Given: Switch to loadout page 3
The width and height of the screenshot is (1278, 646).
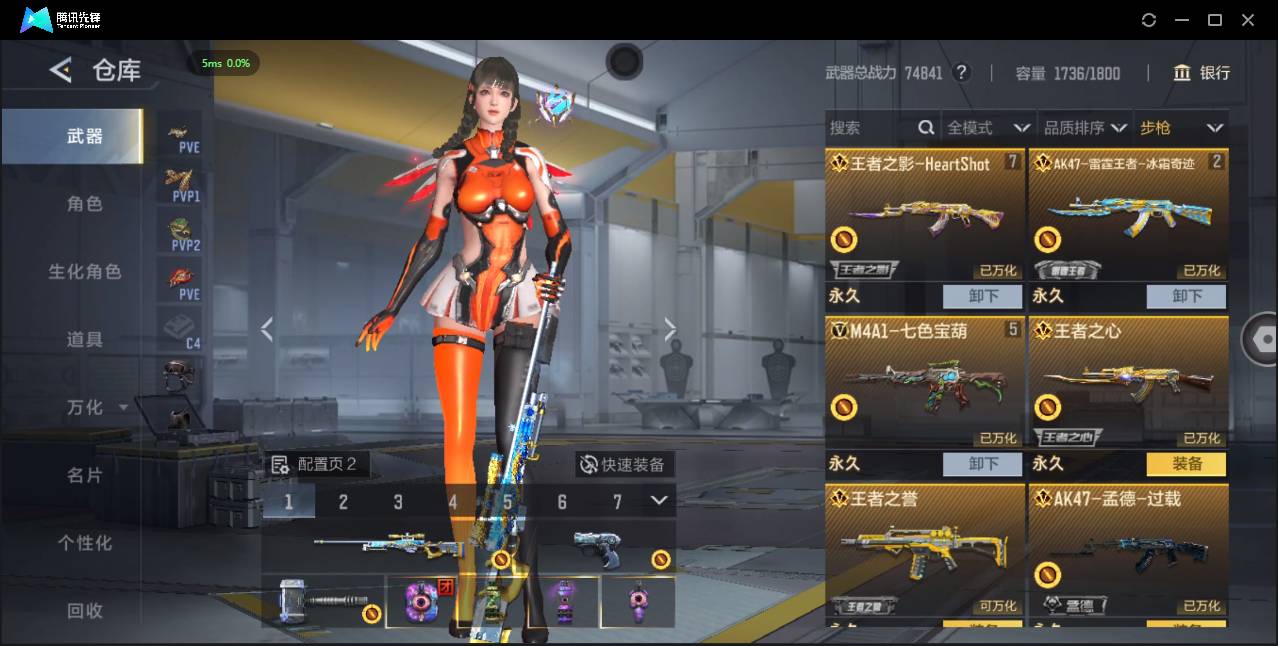Looking at the screenshot, I should 398,502.
